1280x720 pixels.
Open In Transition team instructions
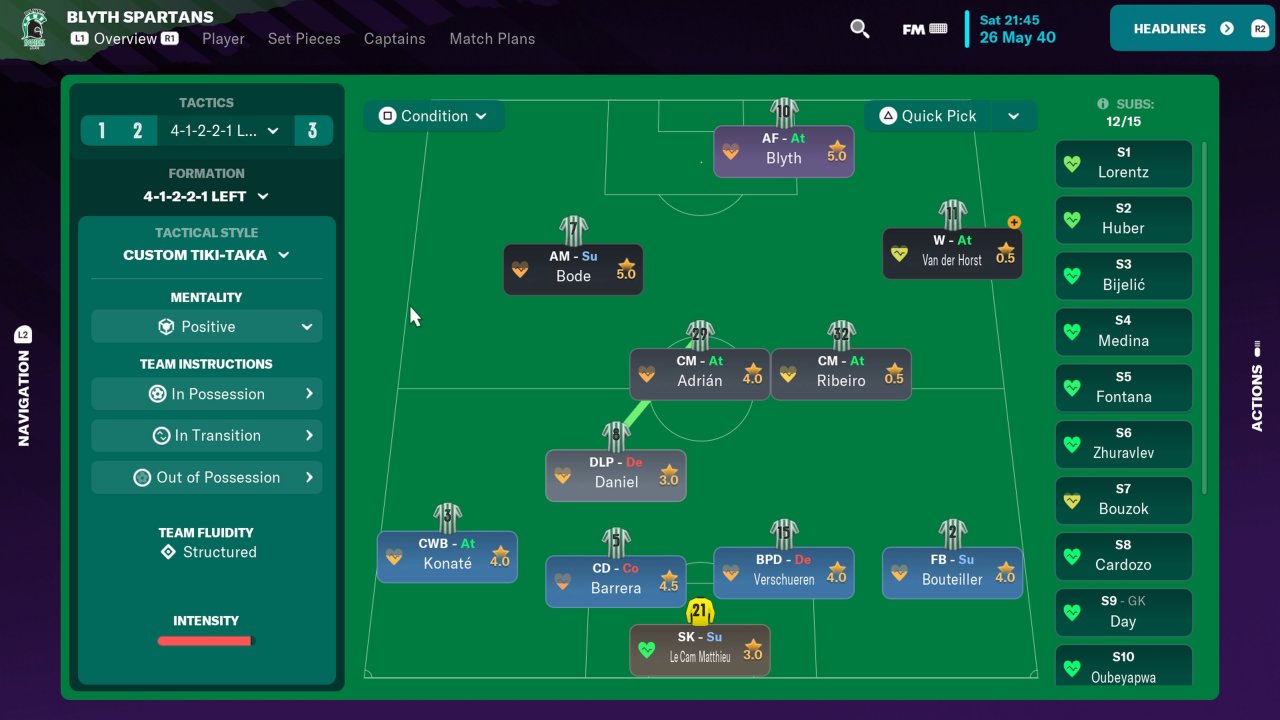tap(207, 436)
